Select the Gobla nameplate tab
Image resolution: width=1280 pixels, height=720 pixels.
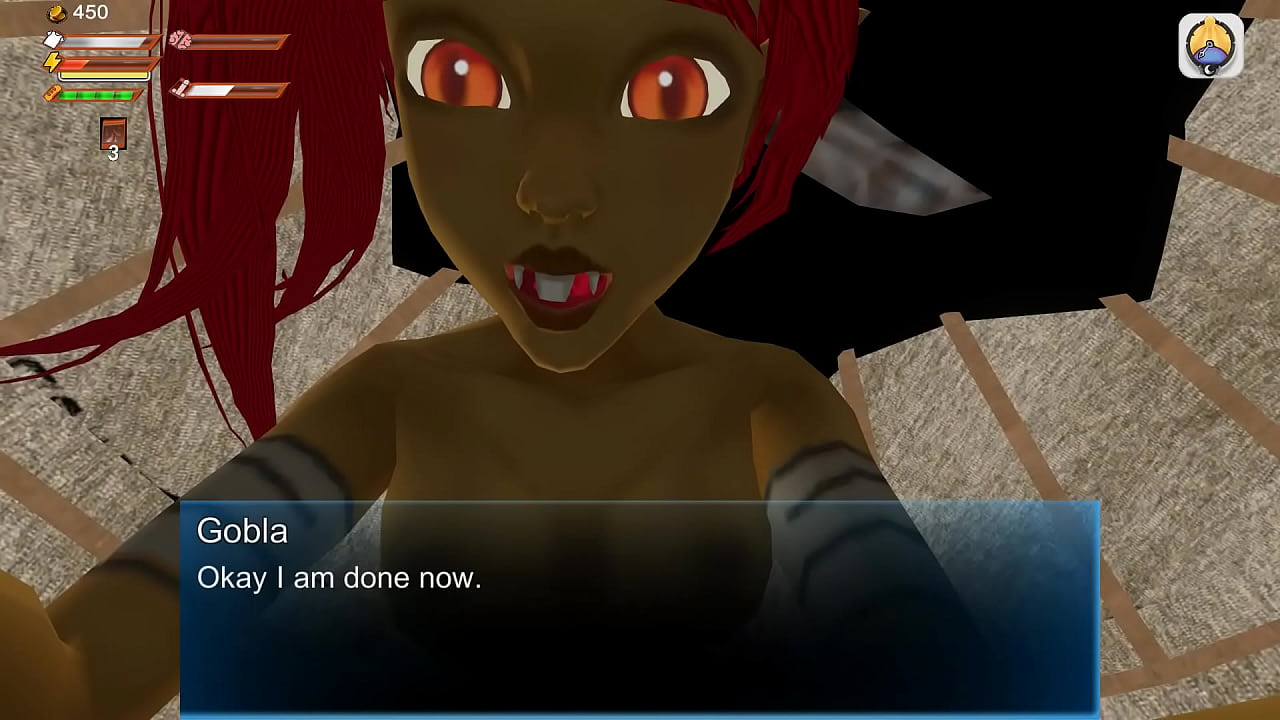(241, 532)
